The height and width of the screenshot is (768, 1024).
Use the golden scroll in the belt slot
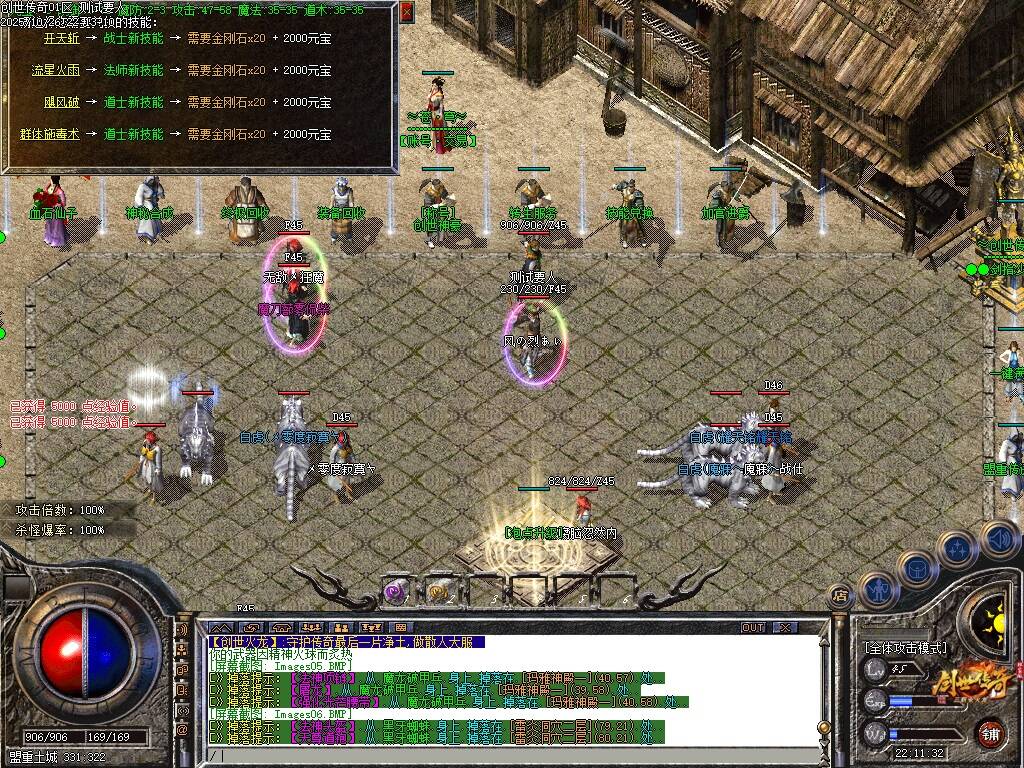coord(438,591)
